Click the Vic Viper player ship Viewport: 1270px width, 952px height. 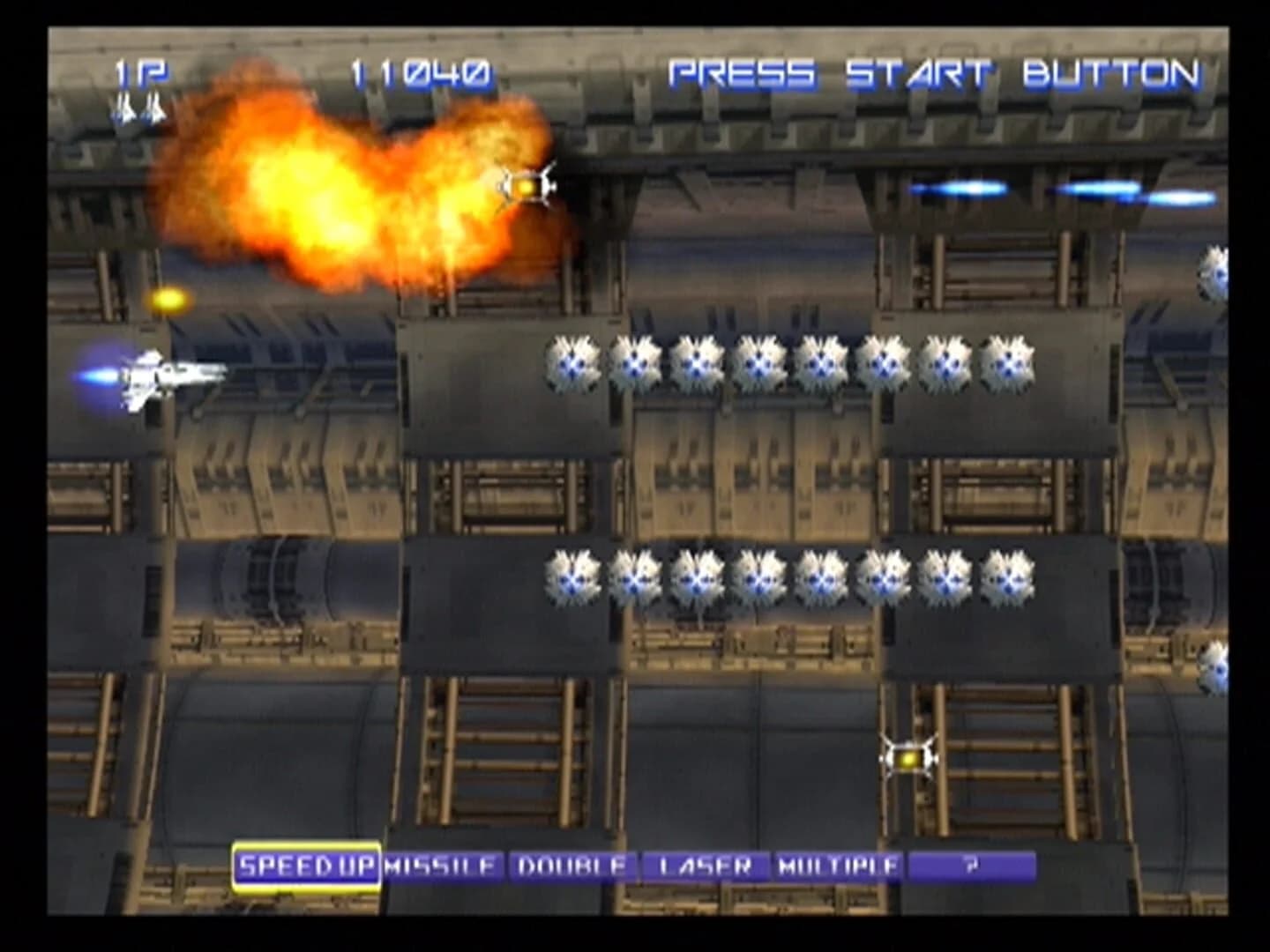(163, 379)
